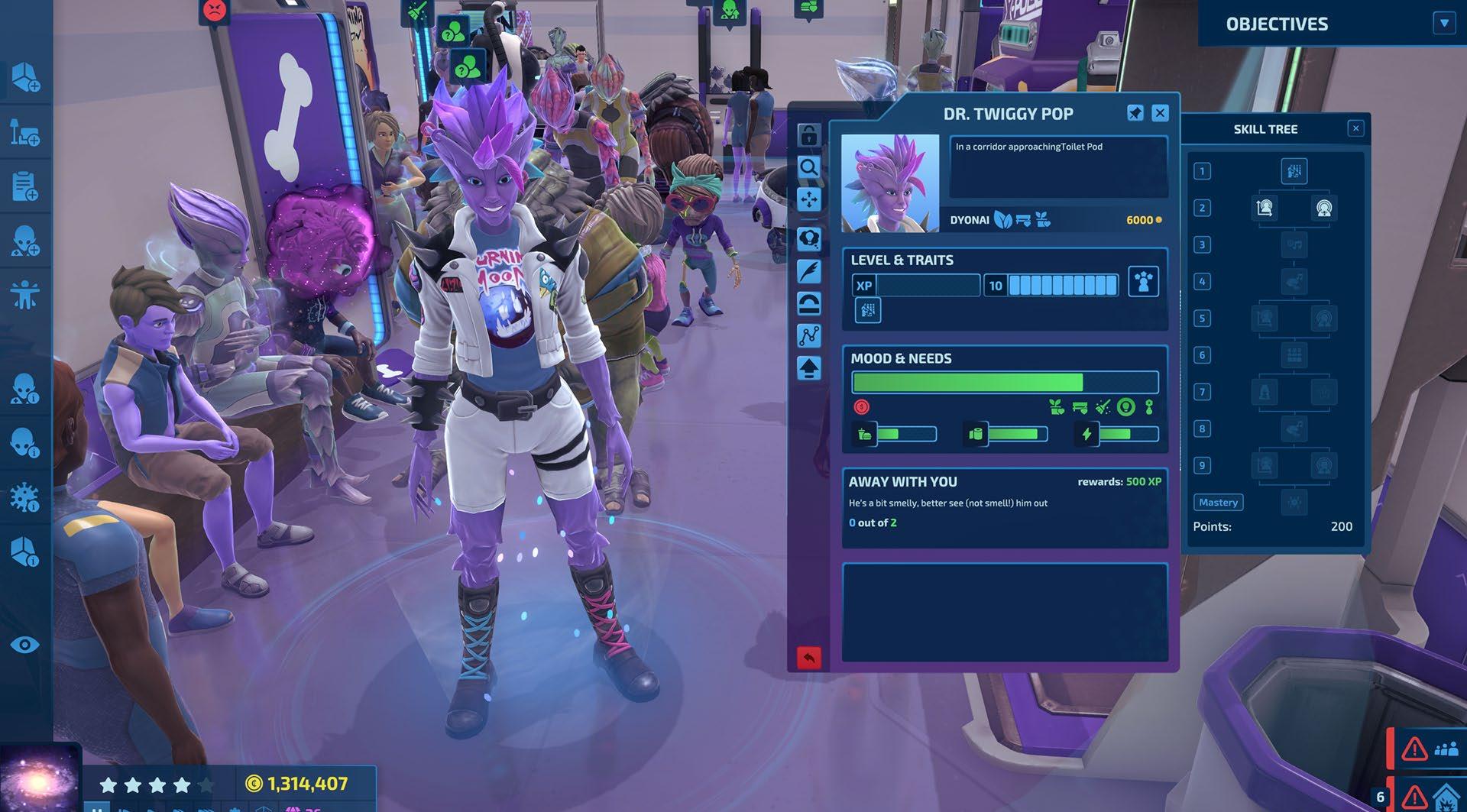This screenshot has height=812, width=1467.
Task: Click the paw trait button in Level & Traits
Action: coord(1143,282)
